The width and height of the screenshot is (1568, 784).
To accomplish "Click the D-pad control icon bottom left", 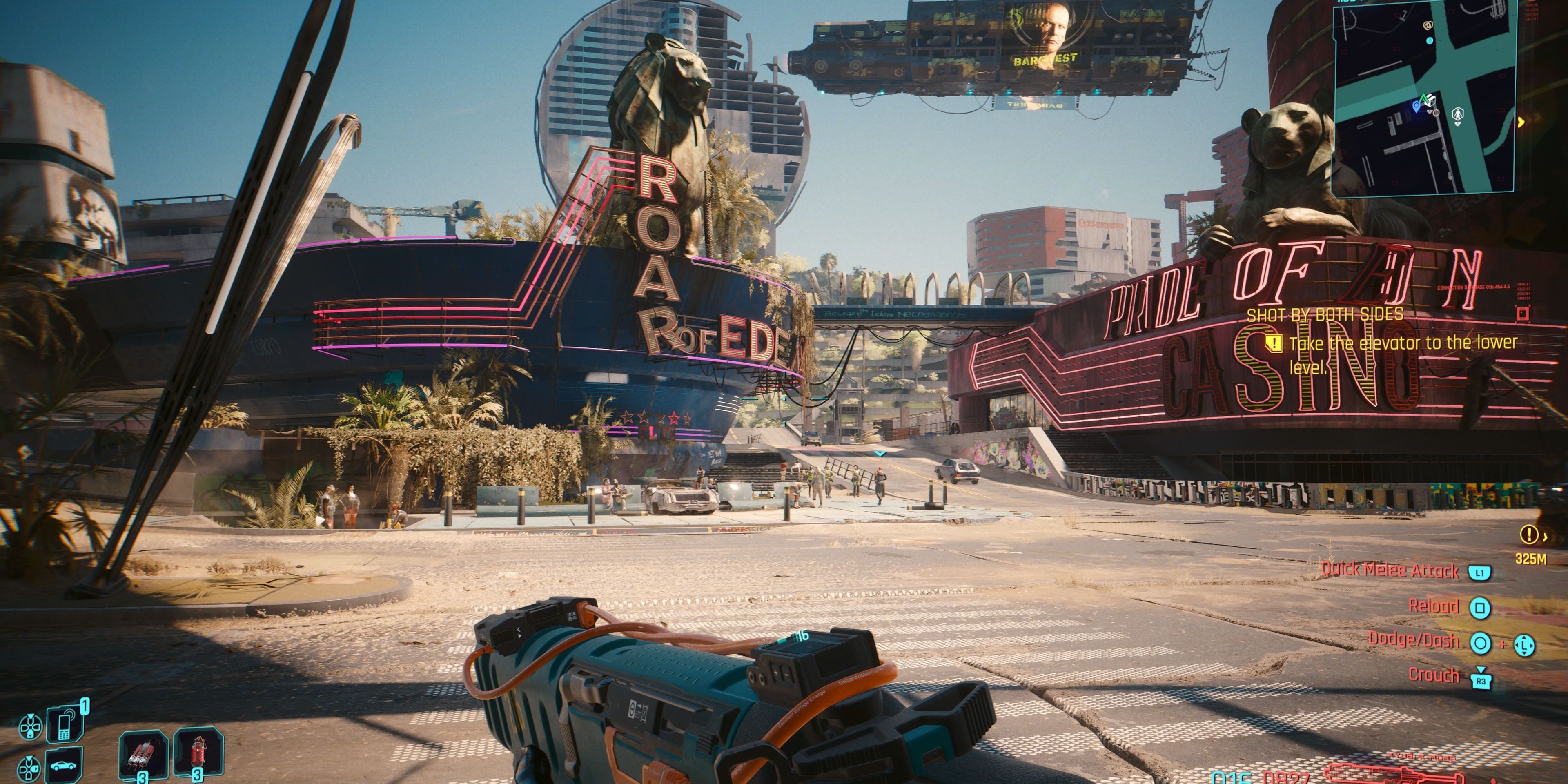I will click(31, 727).
